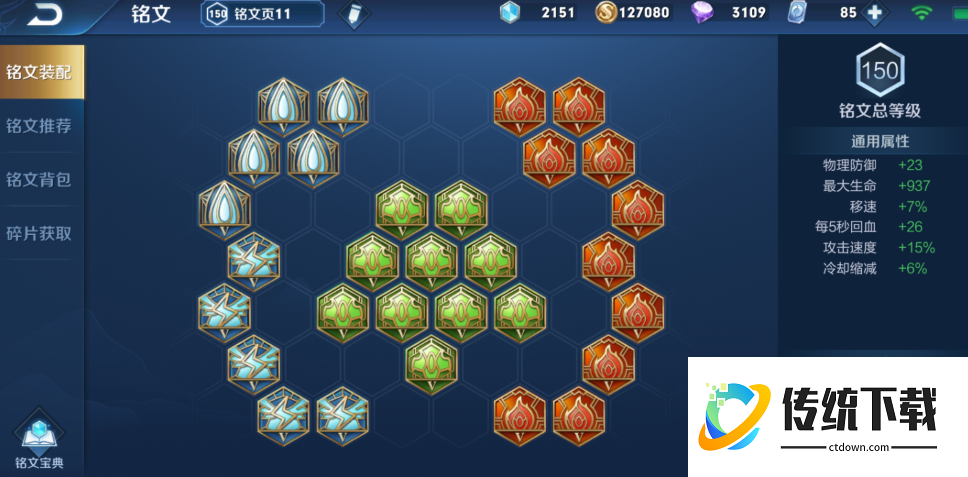Open the 铭文页11 page selector
968x477 pixels.
pyautogui.click(x=262, y=13)
